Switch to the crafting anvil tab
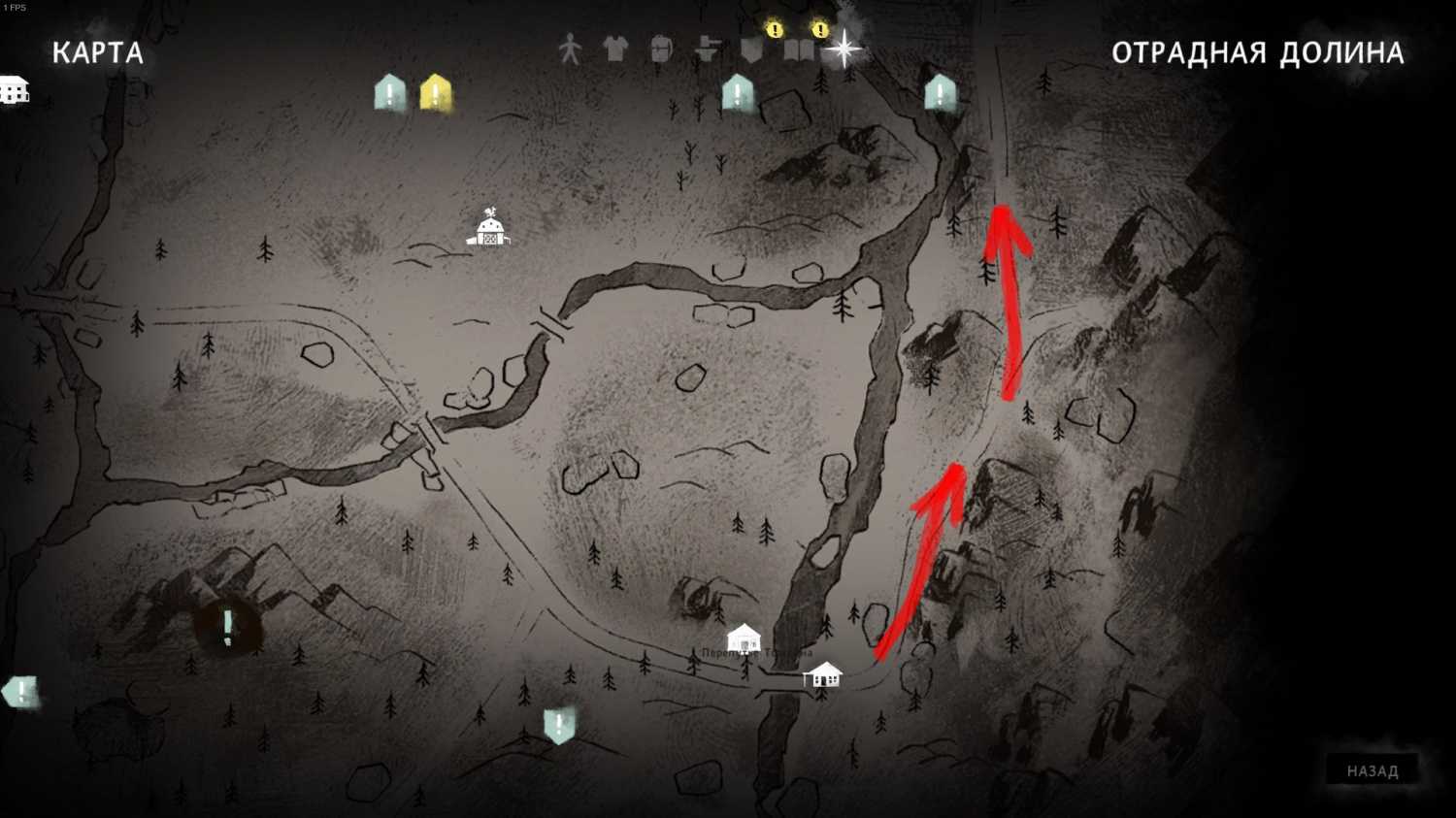The image size is (1456, 818). click(x=707, y=49)
